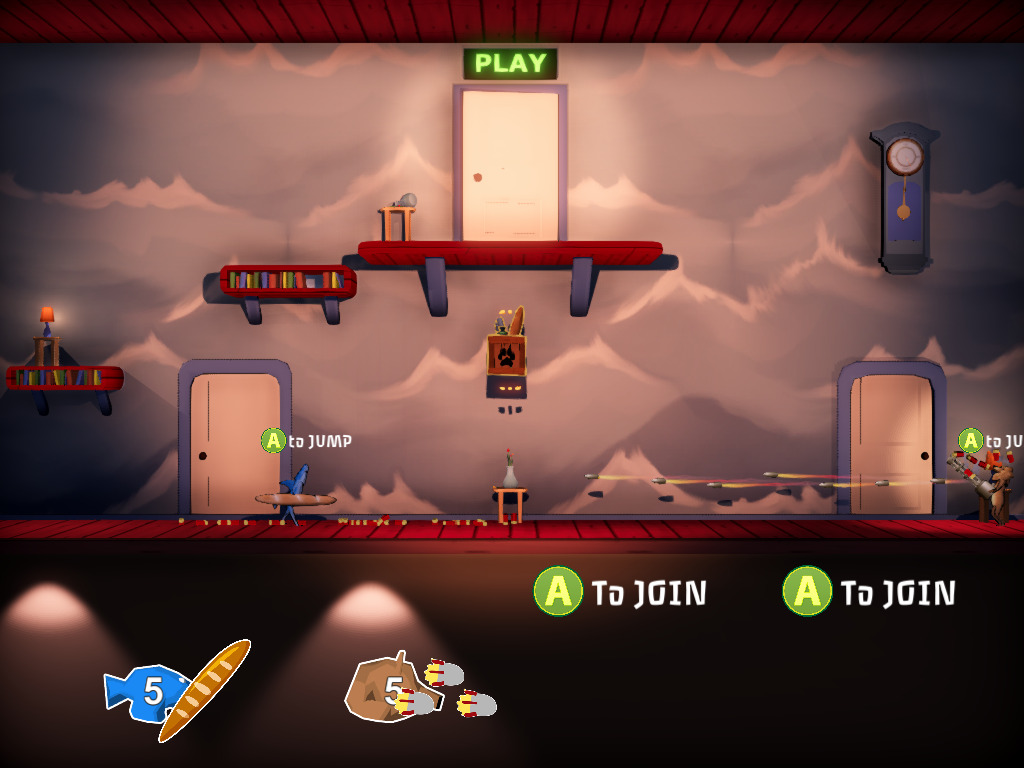Select the blue fish player badge

[143, 692]
